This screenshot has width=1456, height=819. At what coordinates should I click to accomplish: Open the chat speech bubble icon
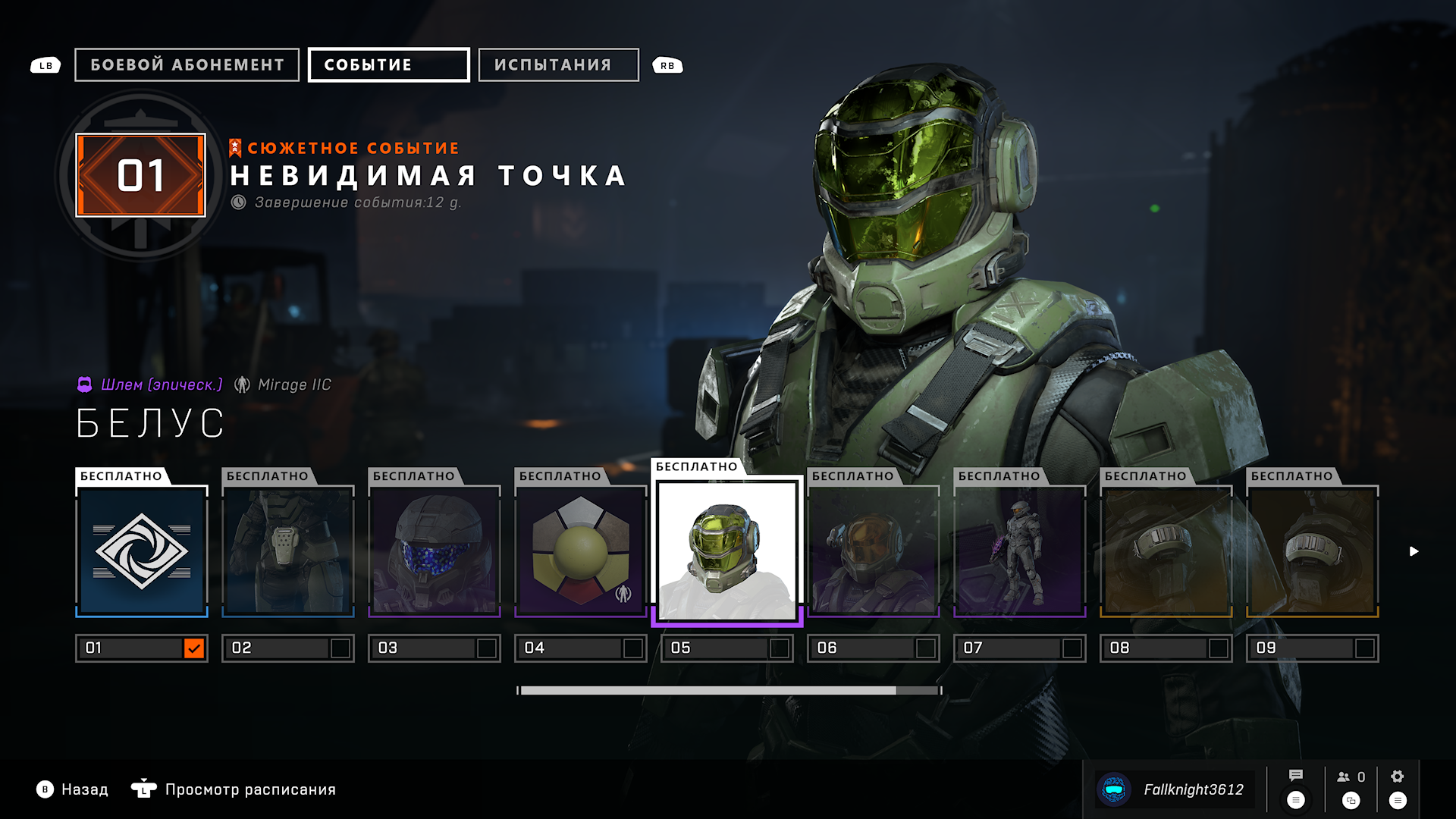click(x=1296, y=776)
